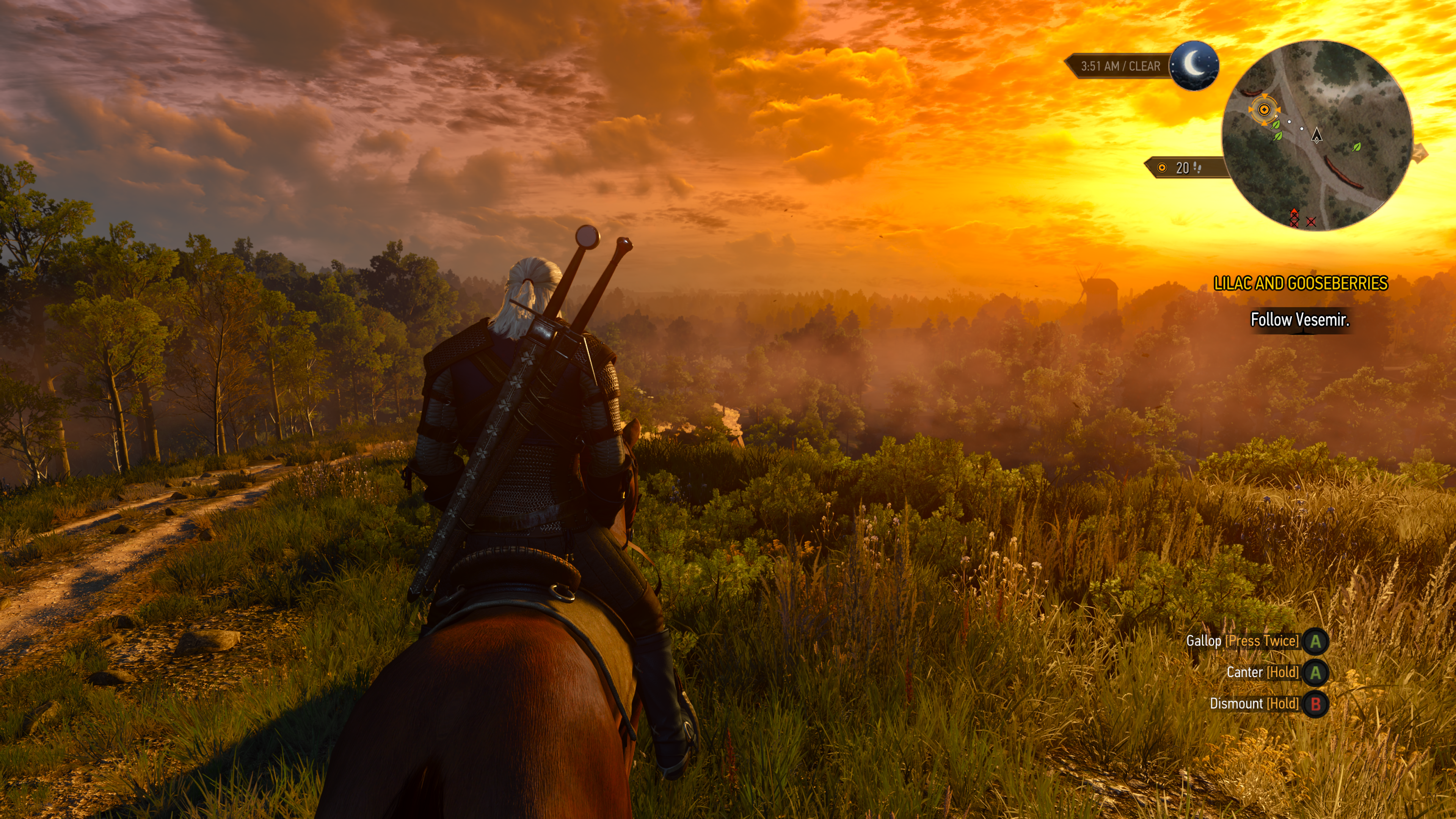Screen dimensions: 1456x819
Task: Select the player arrow on the minimap
Action: coord(1317,135)
